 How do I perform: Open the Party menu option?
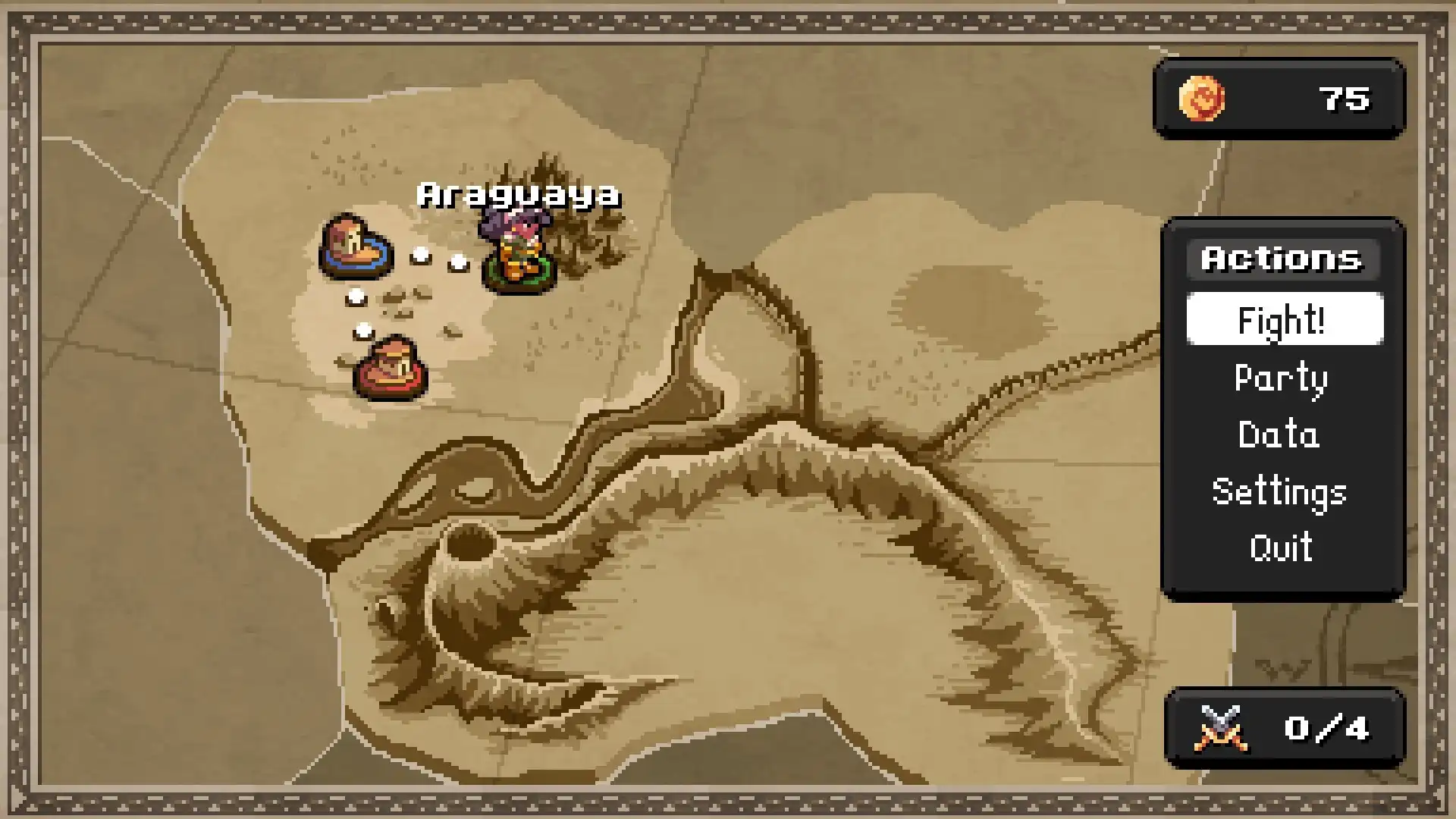1281,377
